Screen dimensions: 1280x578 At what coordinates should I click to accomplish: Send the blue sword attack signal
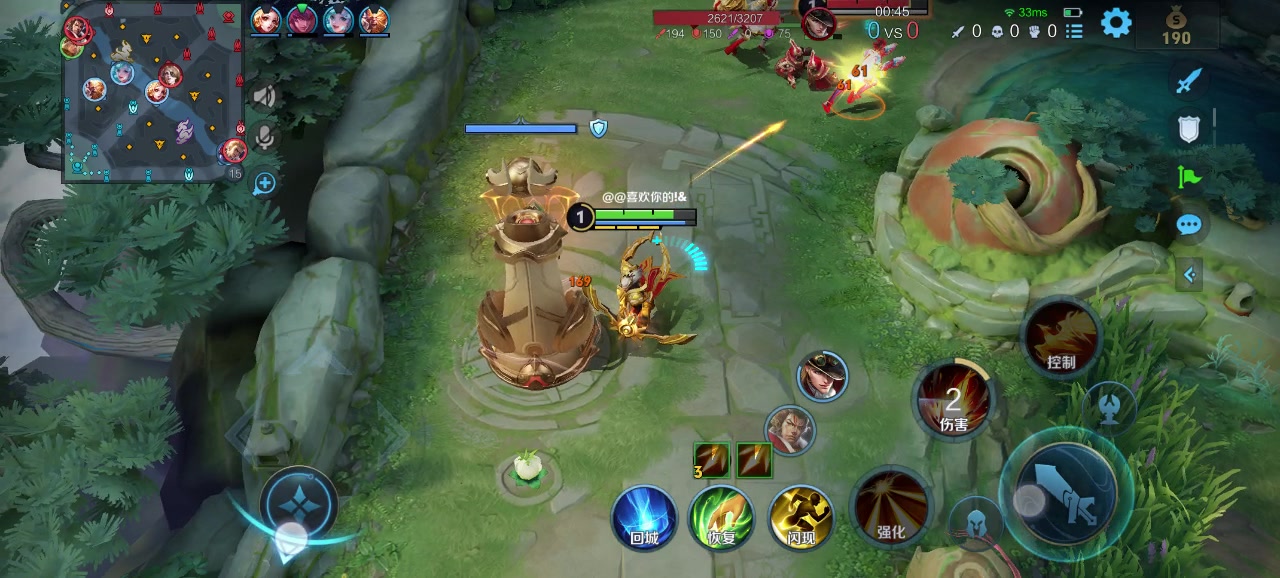[x=1188, y=81]
